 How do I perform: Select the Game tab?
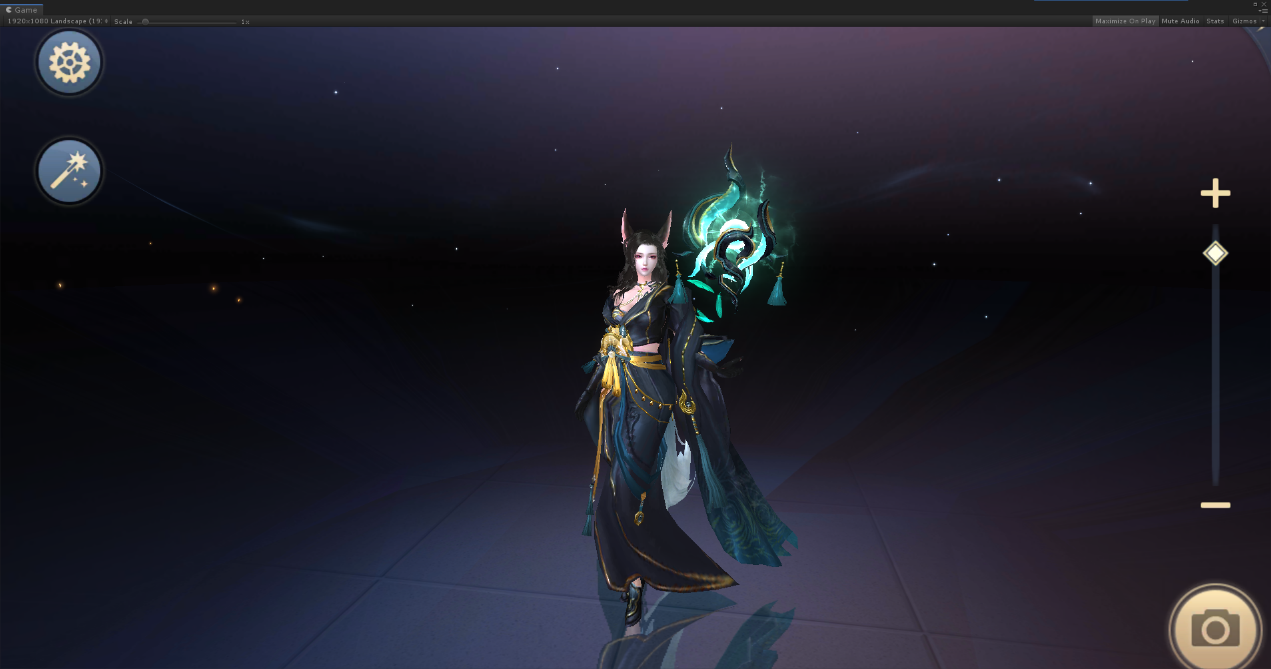22,9
